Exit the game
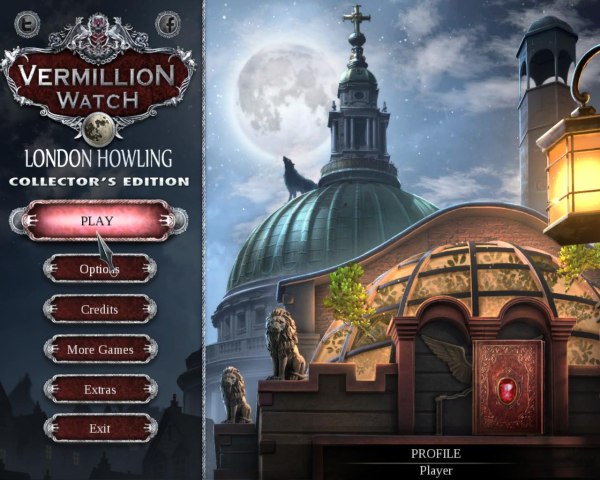Screen dimensions: 600x480 pyautogui.click(x=99, y=428)
